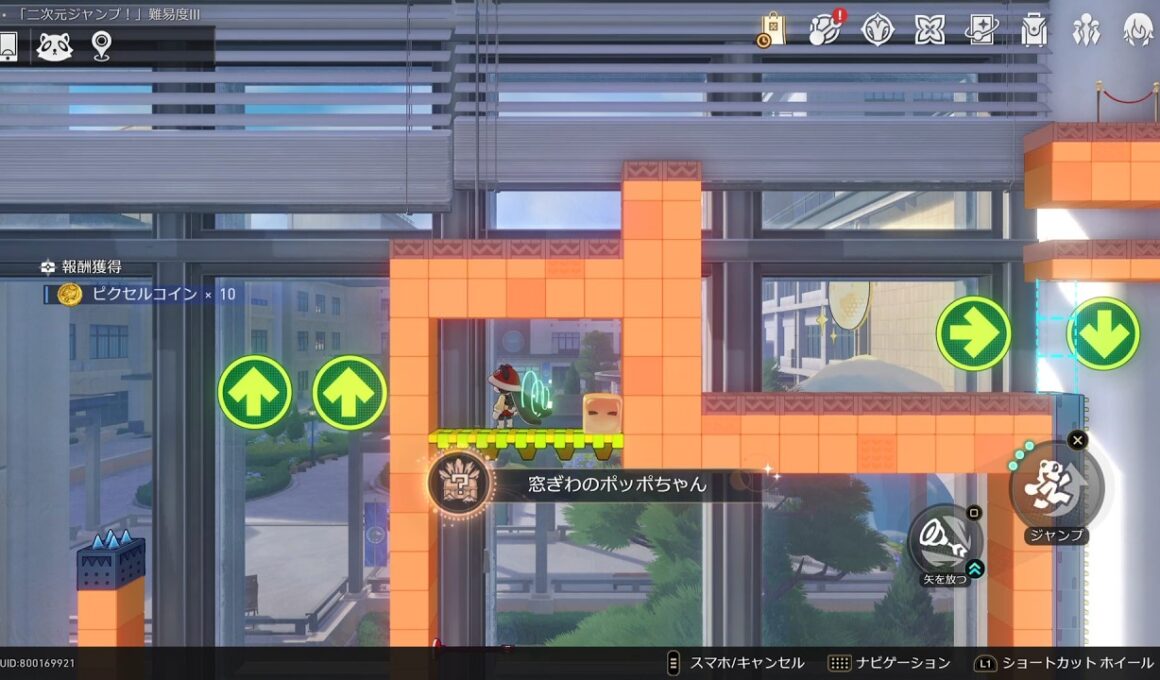Open the round compass emblem menu

[x=877, y=29]
